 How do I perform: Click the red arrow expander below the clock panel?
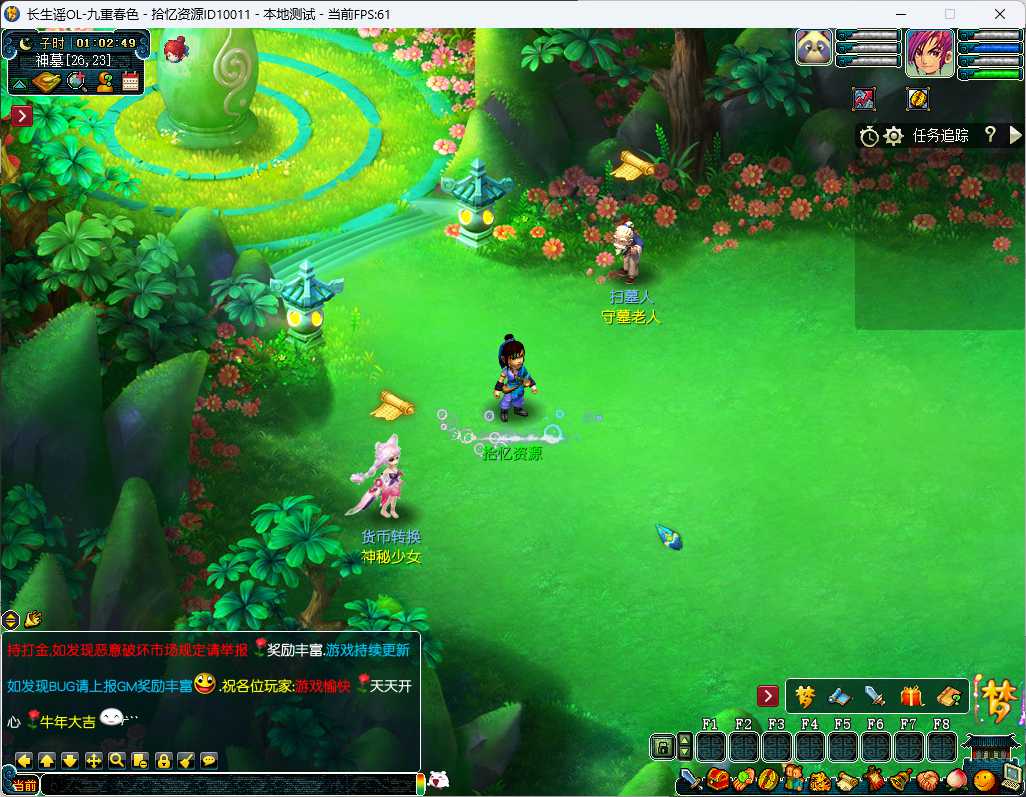[22, 116]
